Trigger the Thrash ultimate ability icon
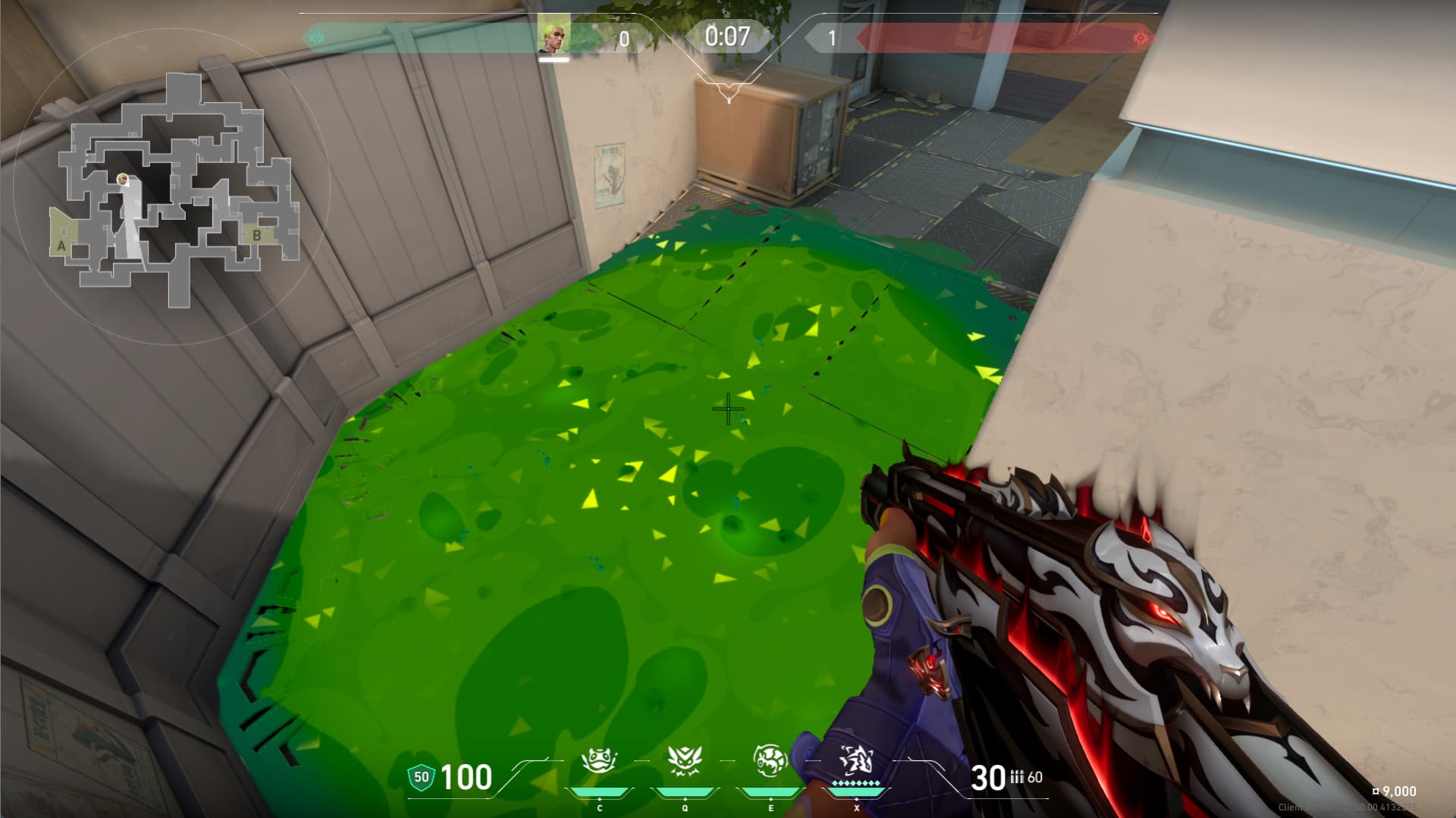The width and height of the screenshot is (1456, 818). point(856,760)
